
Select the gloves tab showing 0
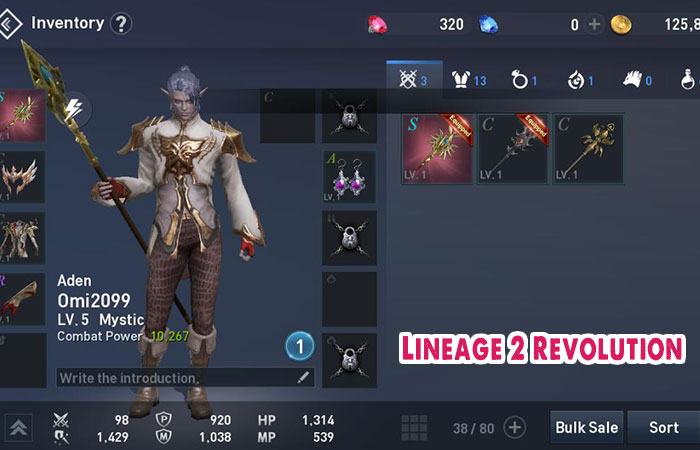[x=637, y=79]
